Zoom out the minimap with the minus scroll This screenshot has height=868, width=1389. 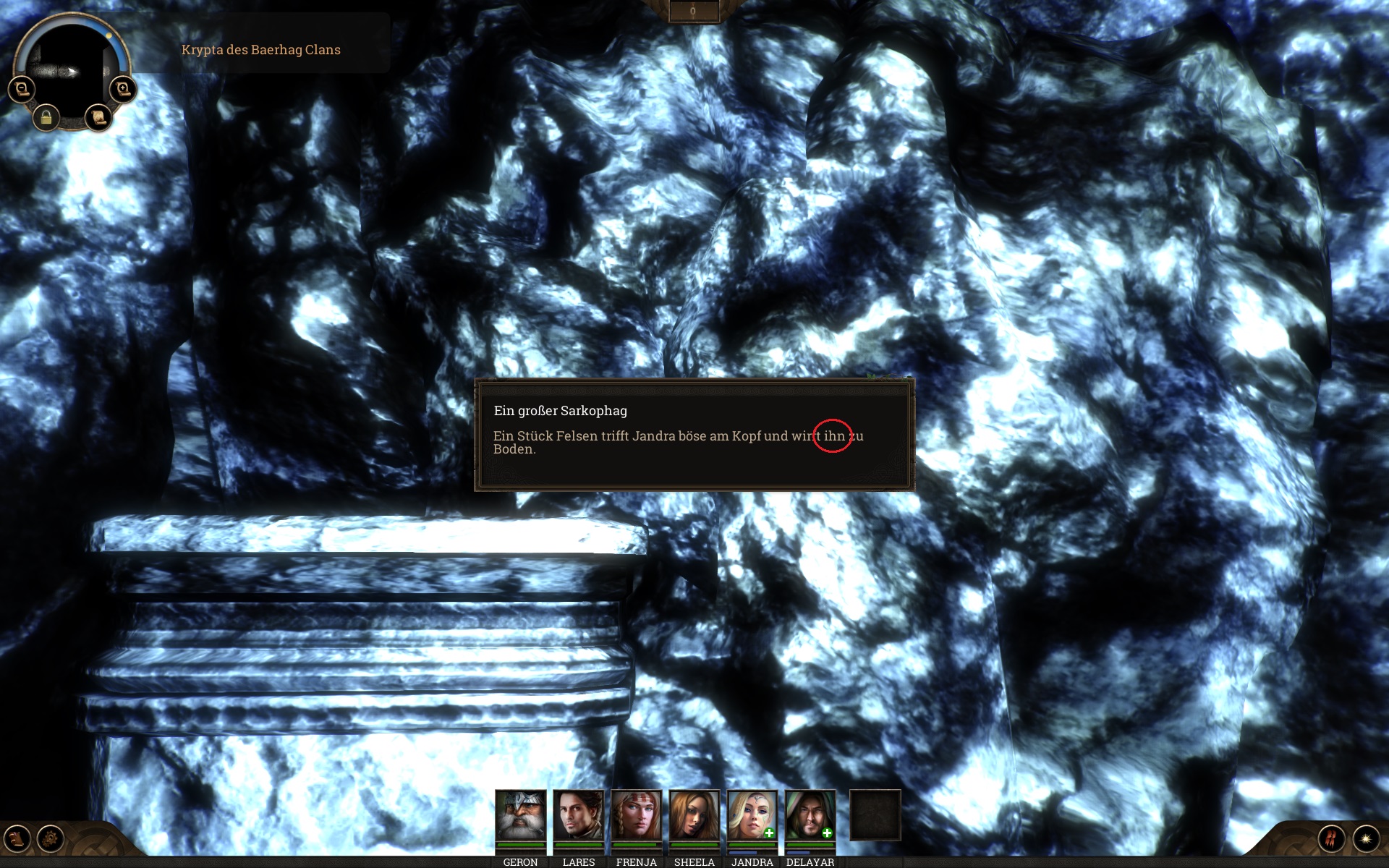click(x=22, y=89)
